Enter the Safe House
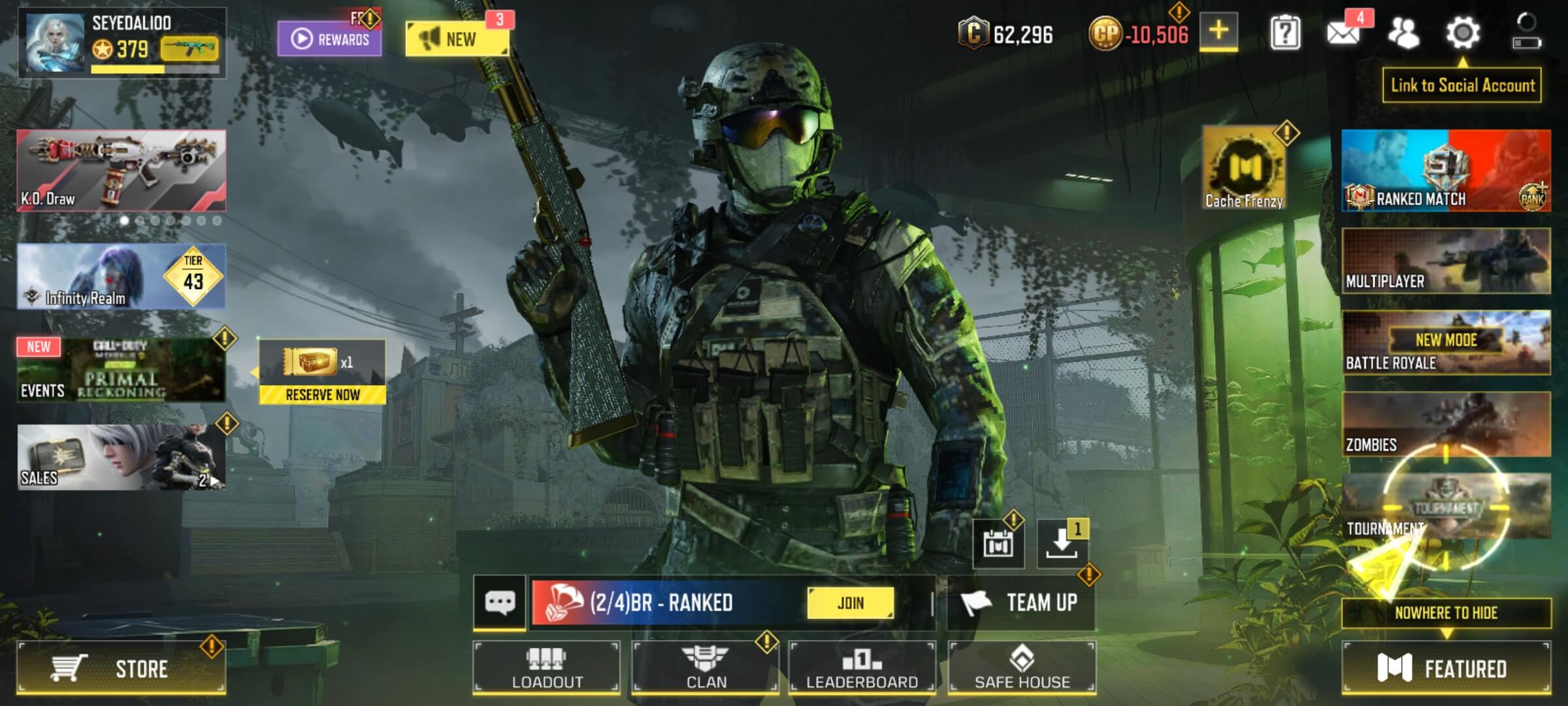 (x=1022, y=667)
